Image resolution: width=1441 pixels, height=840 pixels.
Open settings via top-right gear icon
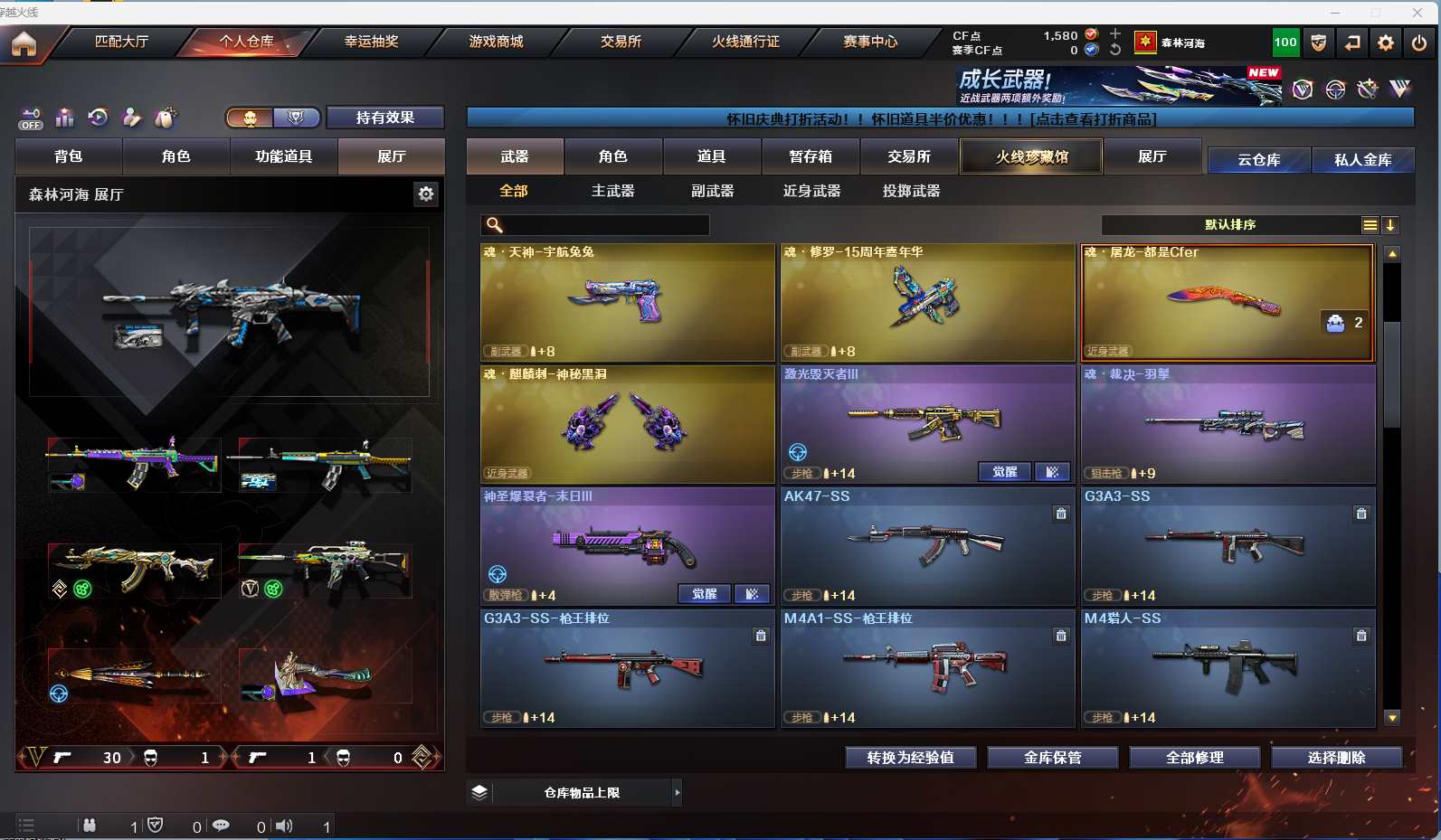tap(1385, 42)
